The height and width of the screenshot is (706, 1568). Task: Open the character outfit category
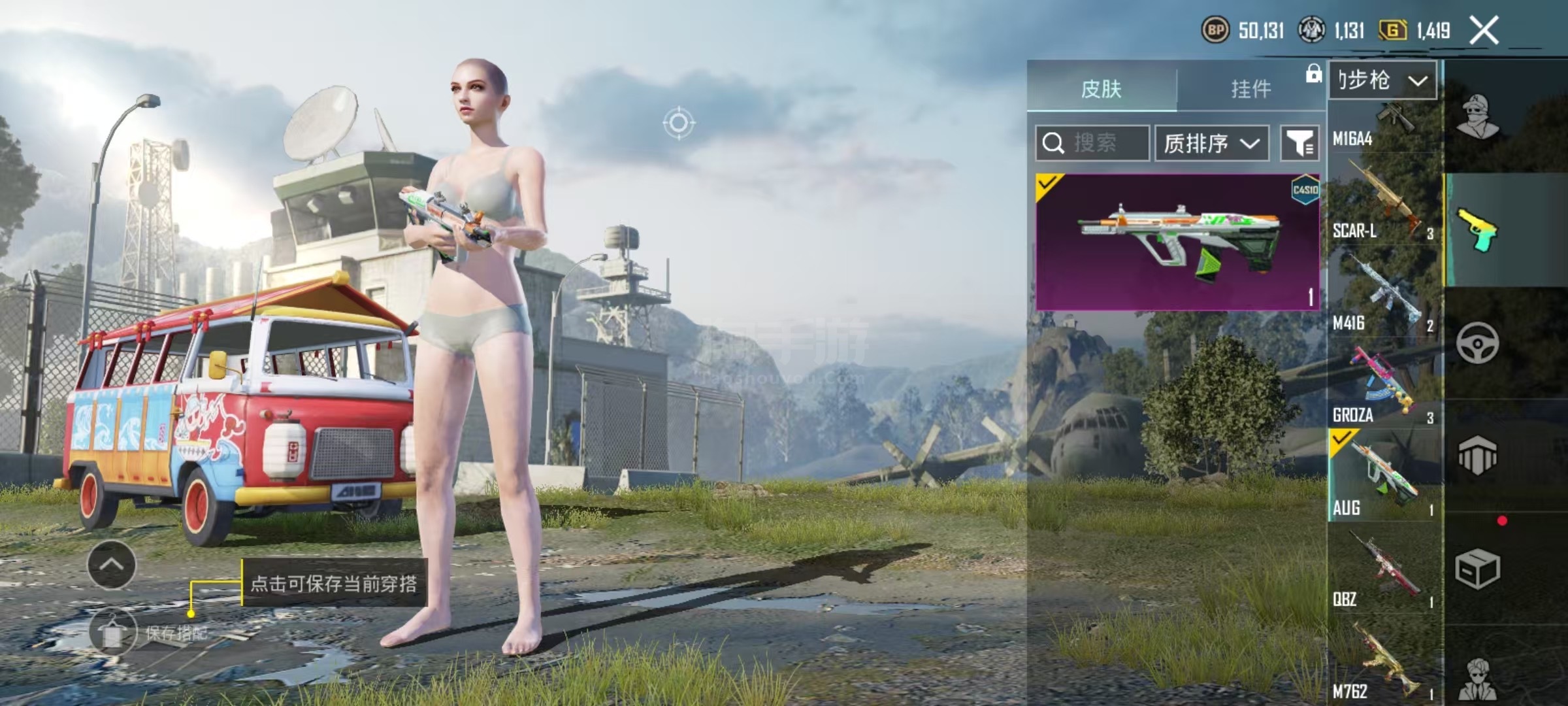click(1478, 118)
